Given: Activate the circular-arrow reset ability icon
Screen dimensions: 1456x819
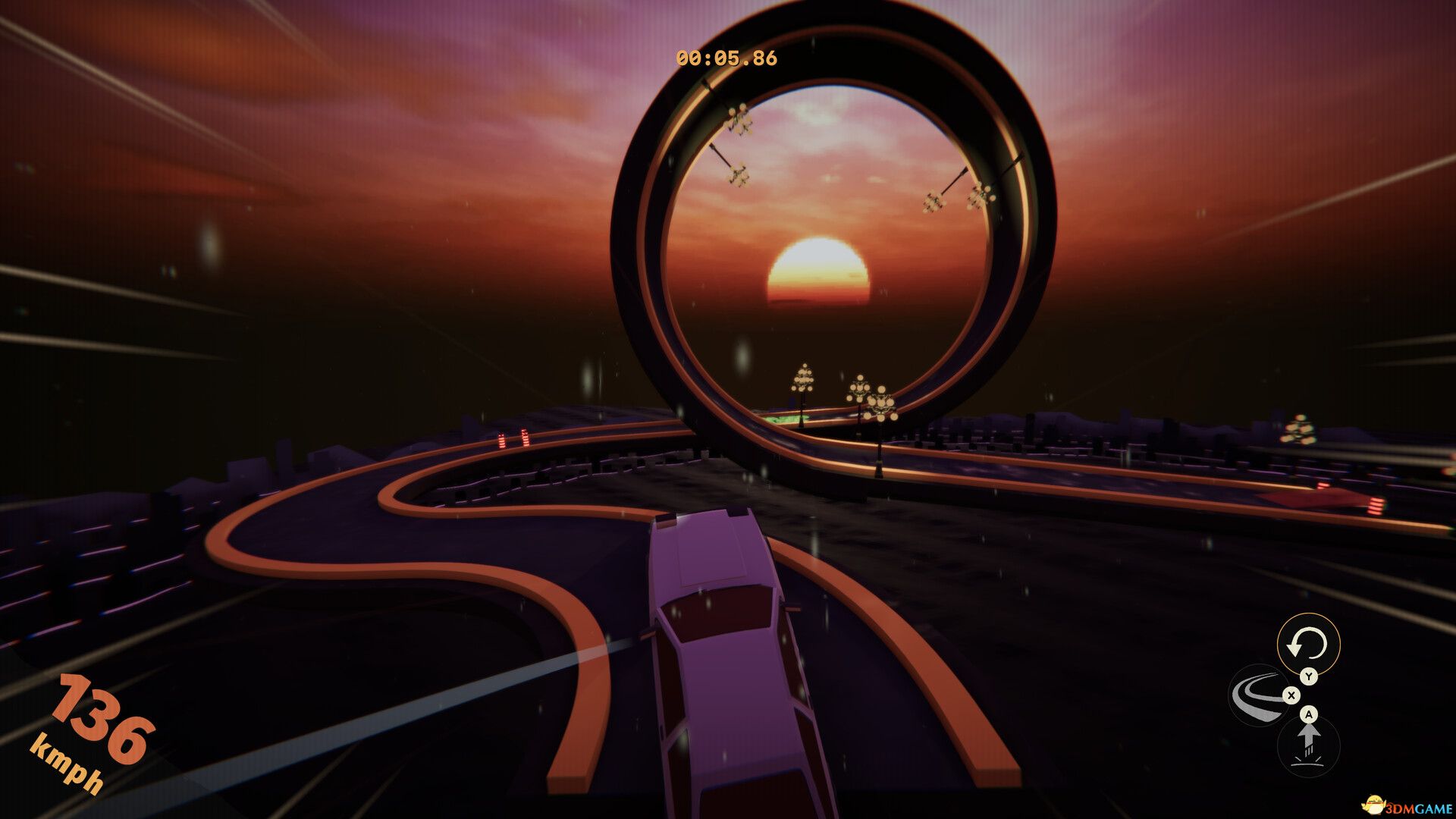Looking at the screenshot, I should [1308, 645].
